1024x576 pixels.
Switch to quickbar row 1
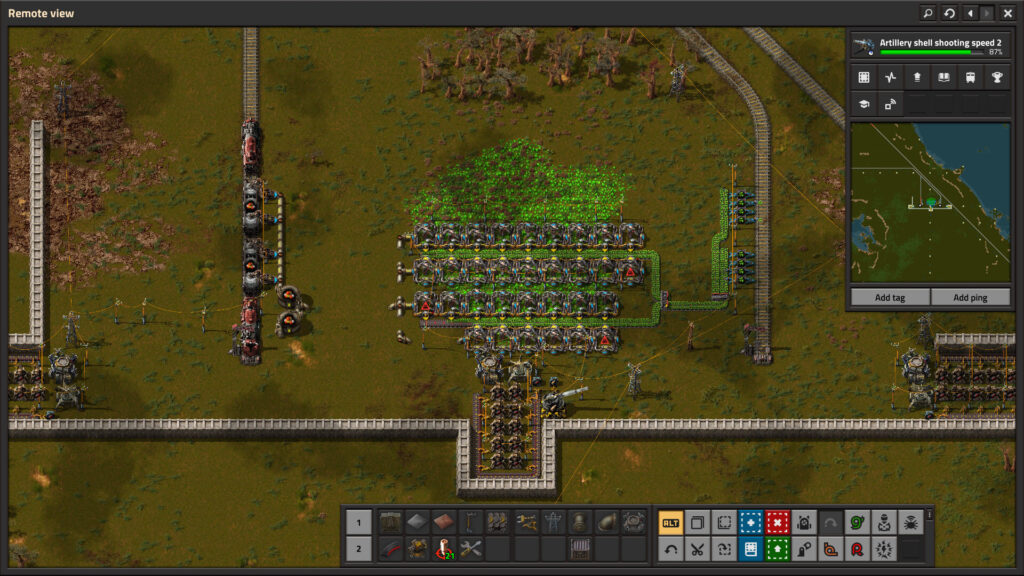coord(358,522)
